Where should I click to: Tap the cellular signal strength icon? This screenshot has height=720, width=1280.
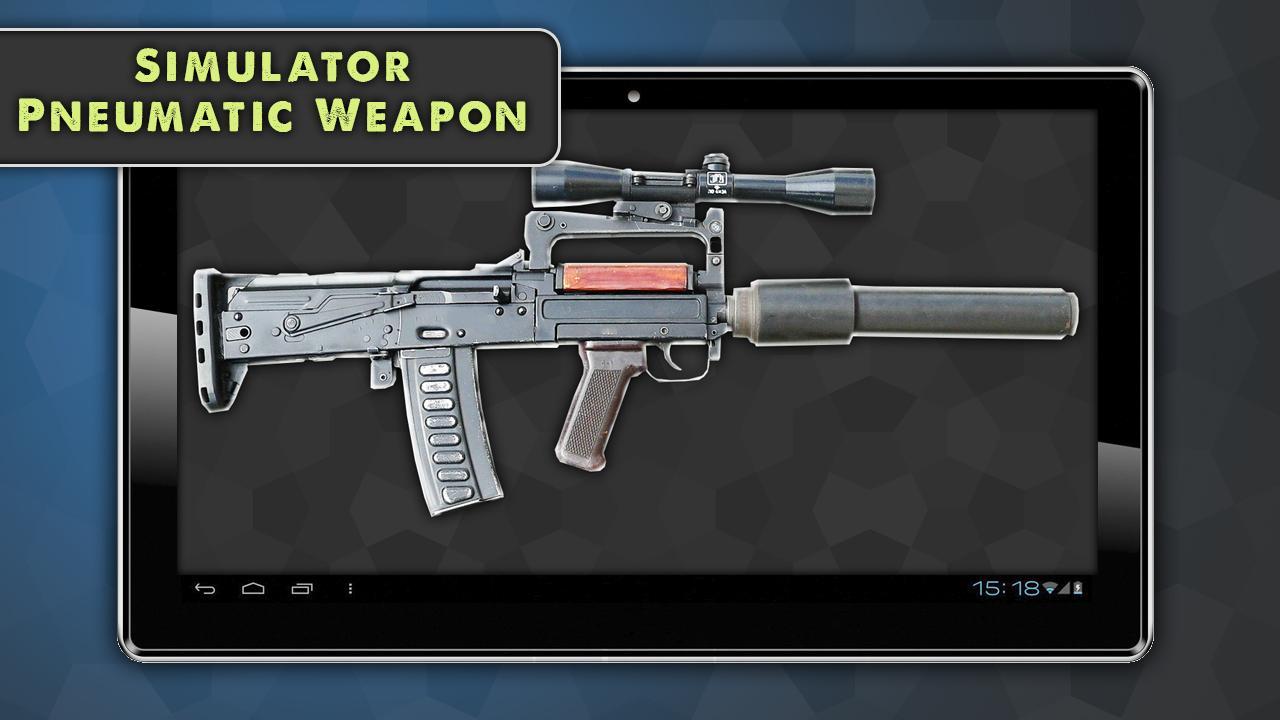click(1063, 588)
